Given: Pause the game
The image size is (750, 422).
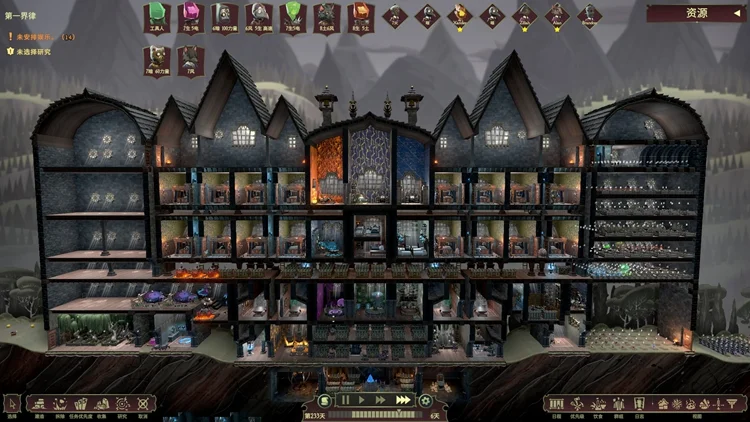Looking at the screenshot, I should pos(343,400).
